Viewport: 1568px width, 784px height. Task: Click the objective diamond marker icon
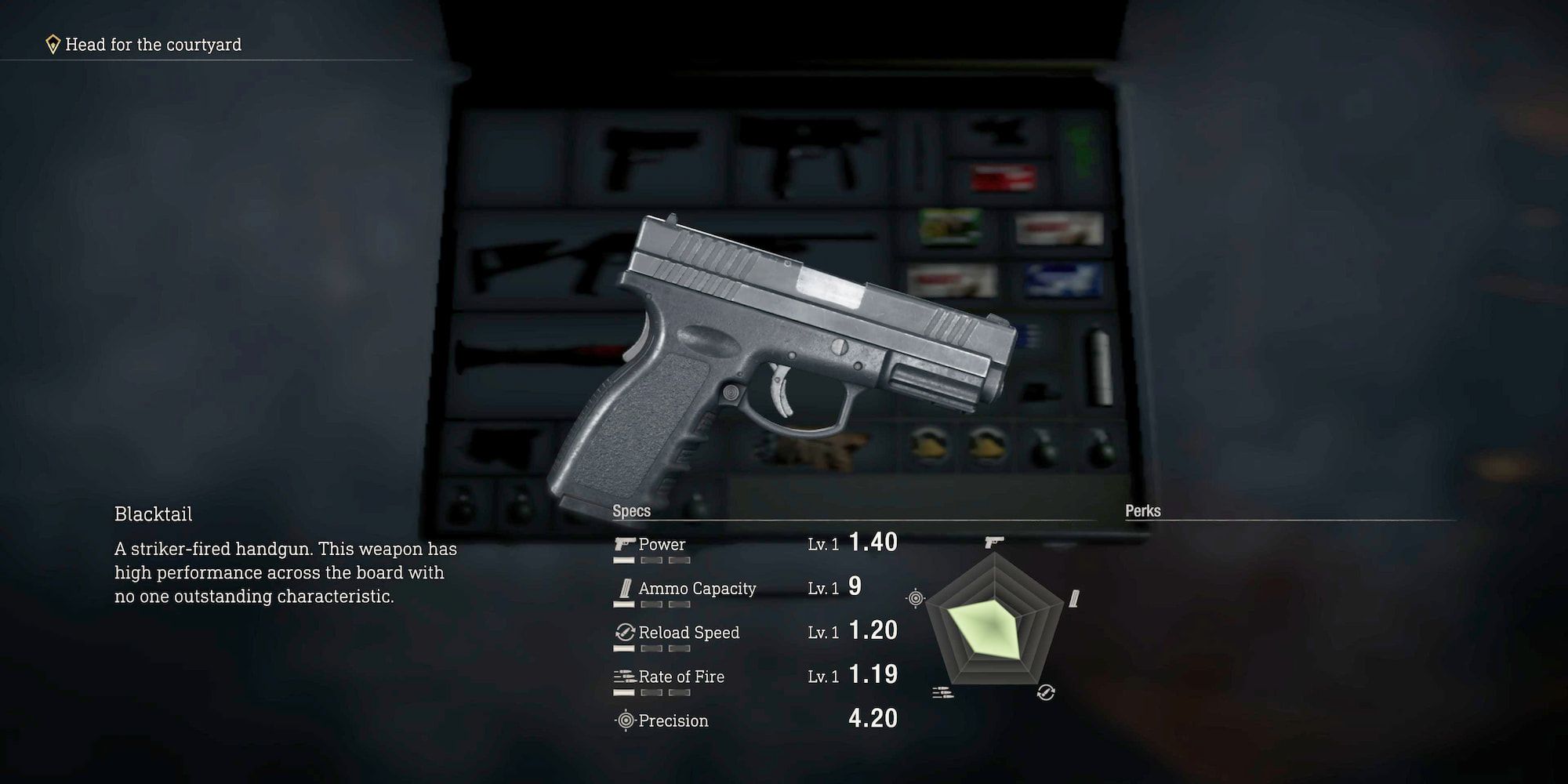(52, 44)
